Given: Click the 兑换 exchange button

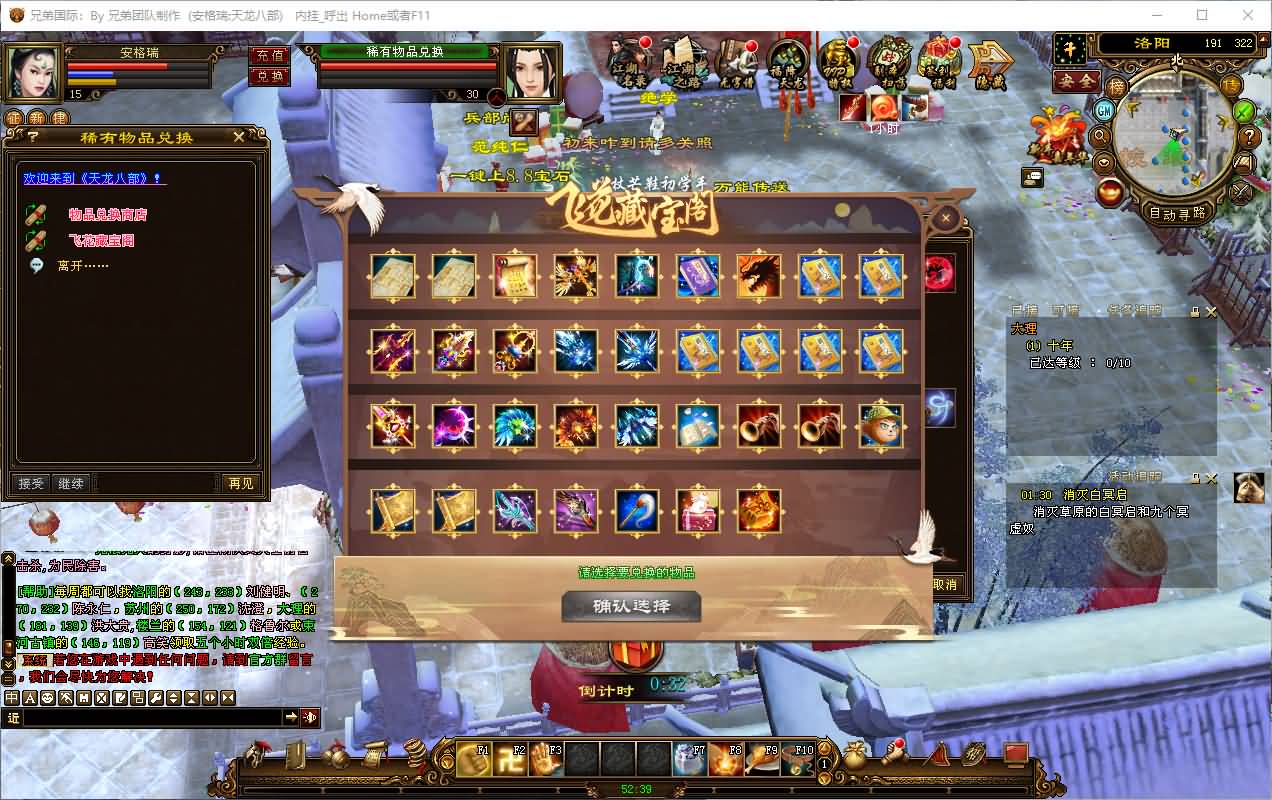Looking at the screenshot, I should coord(270,76).
